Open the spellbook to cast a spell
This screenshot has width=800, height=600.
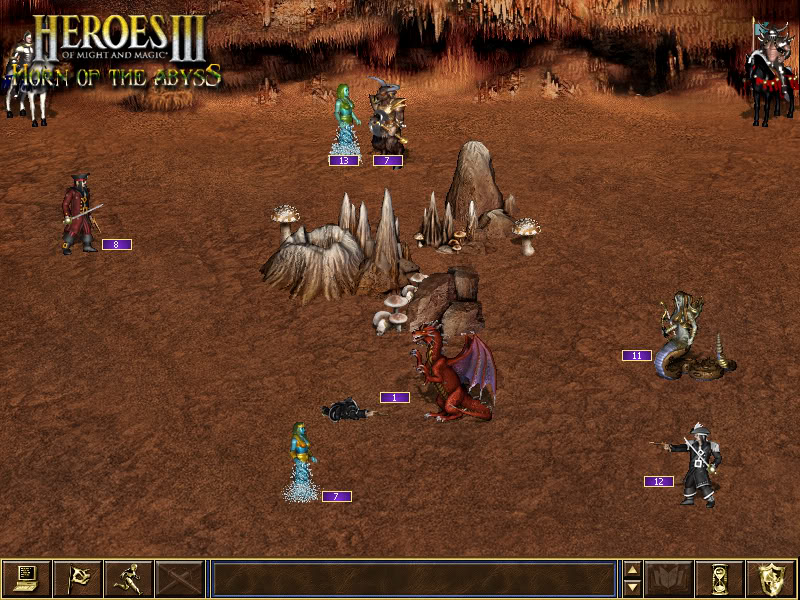[x=669, y=579]
